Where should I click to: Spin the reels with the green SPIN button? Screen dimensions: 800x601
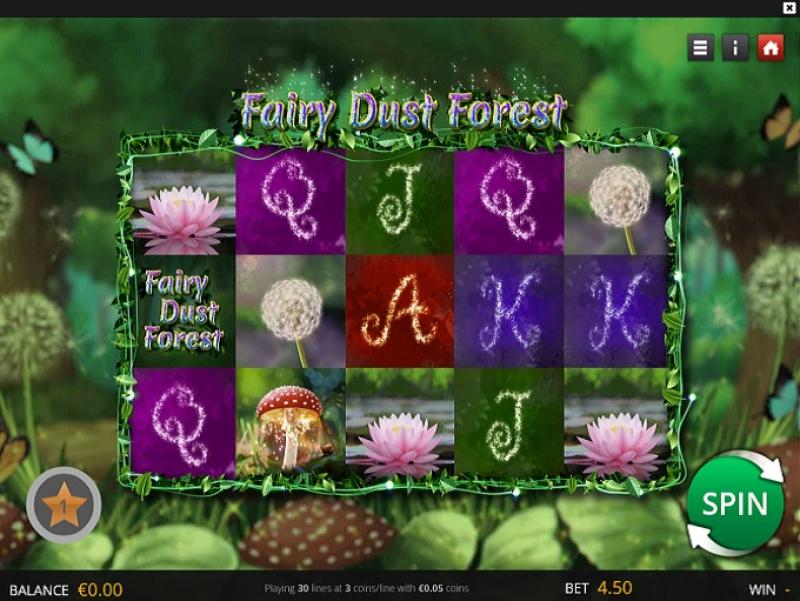(734, 503)
